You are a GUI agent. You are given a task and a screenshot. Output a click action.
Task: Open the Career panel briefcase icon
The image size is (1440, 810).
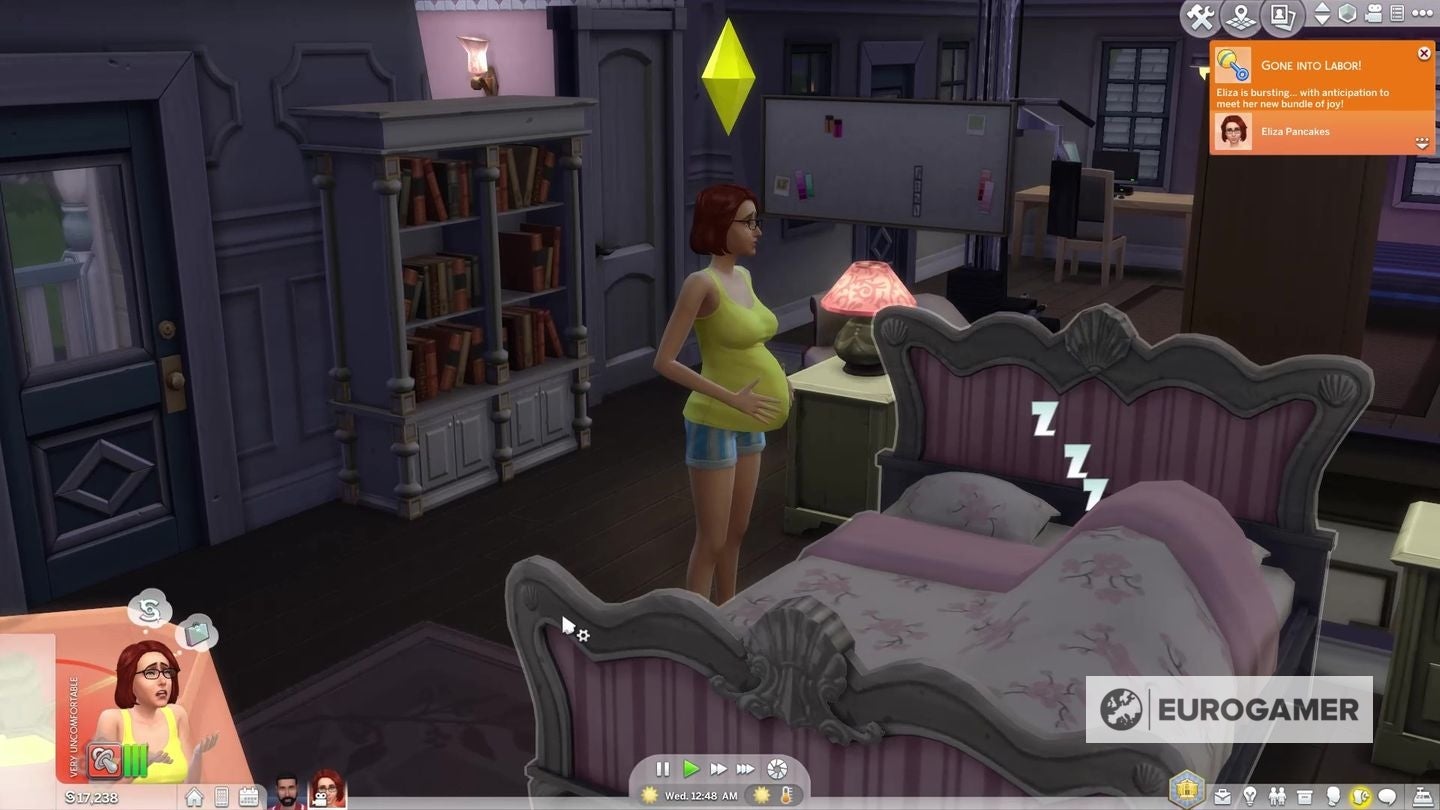pyautogui.click(x=1223, y=796)
